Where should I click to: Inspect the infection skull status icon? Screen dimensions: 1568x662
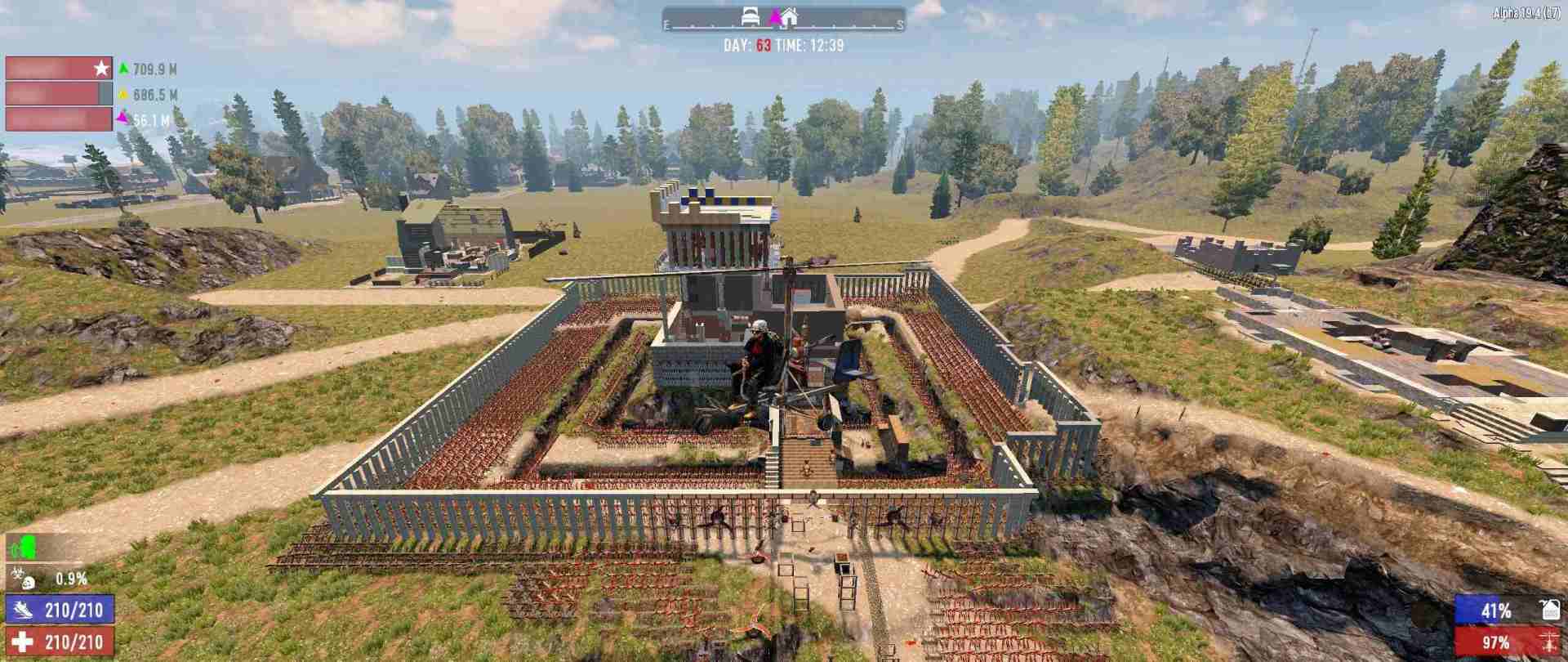pyautogui.click(x=22, y=579)
